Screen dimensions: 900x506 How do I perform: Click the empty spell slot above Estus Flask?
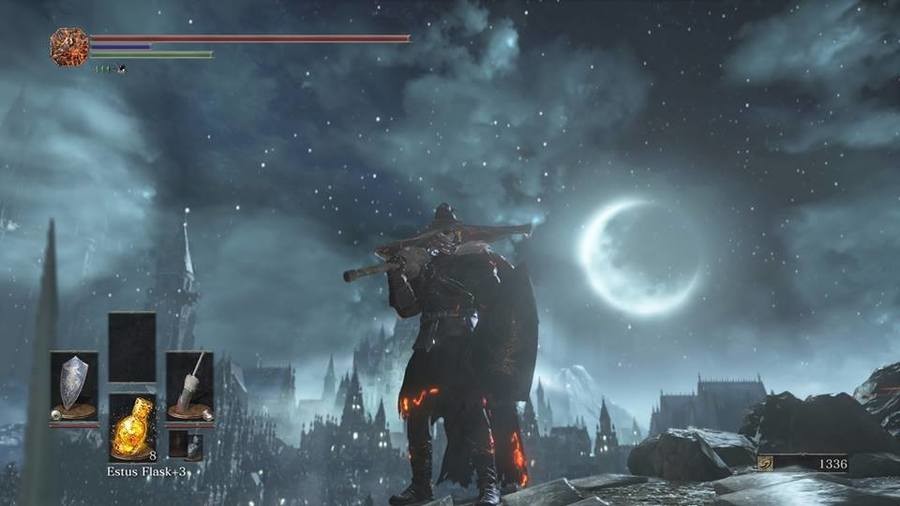coord(131,346)
